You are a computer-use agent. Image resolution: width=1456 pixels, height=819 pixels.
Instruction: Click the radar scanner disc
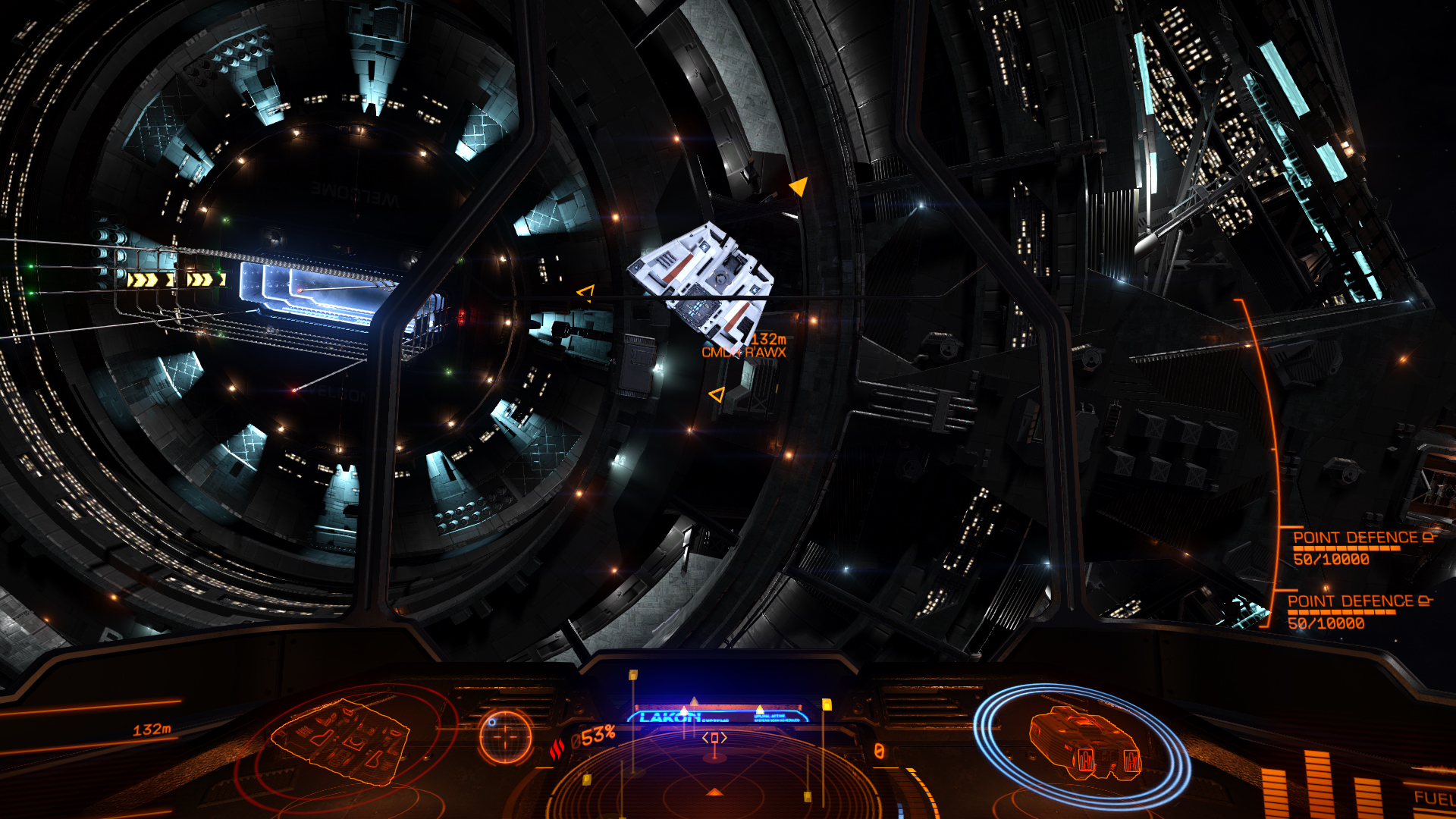click(713, 781)
